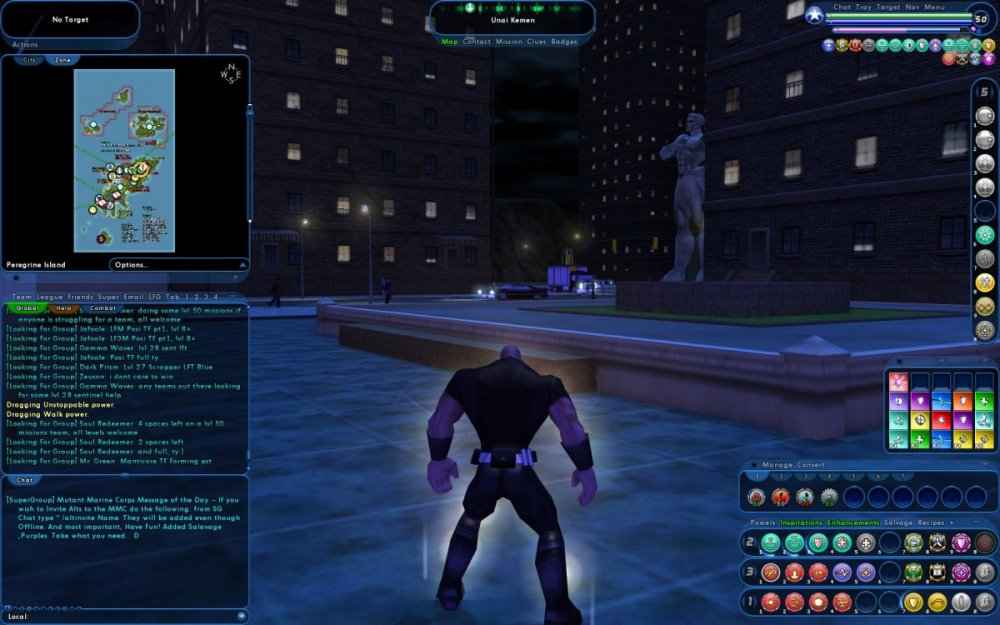Switch the map to the City tab
1000x625 pixels.
coord(29,60)
